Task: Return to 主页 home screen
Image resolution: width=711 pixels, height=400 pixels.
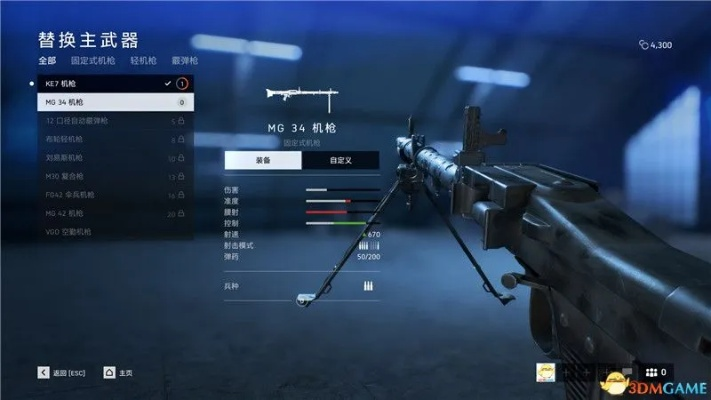Action: (x=120, y=372)
